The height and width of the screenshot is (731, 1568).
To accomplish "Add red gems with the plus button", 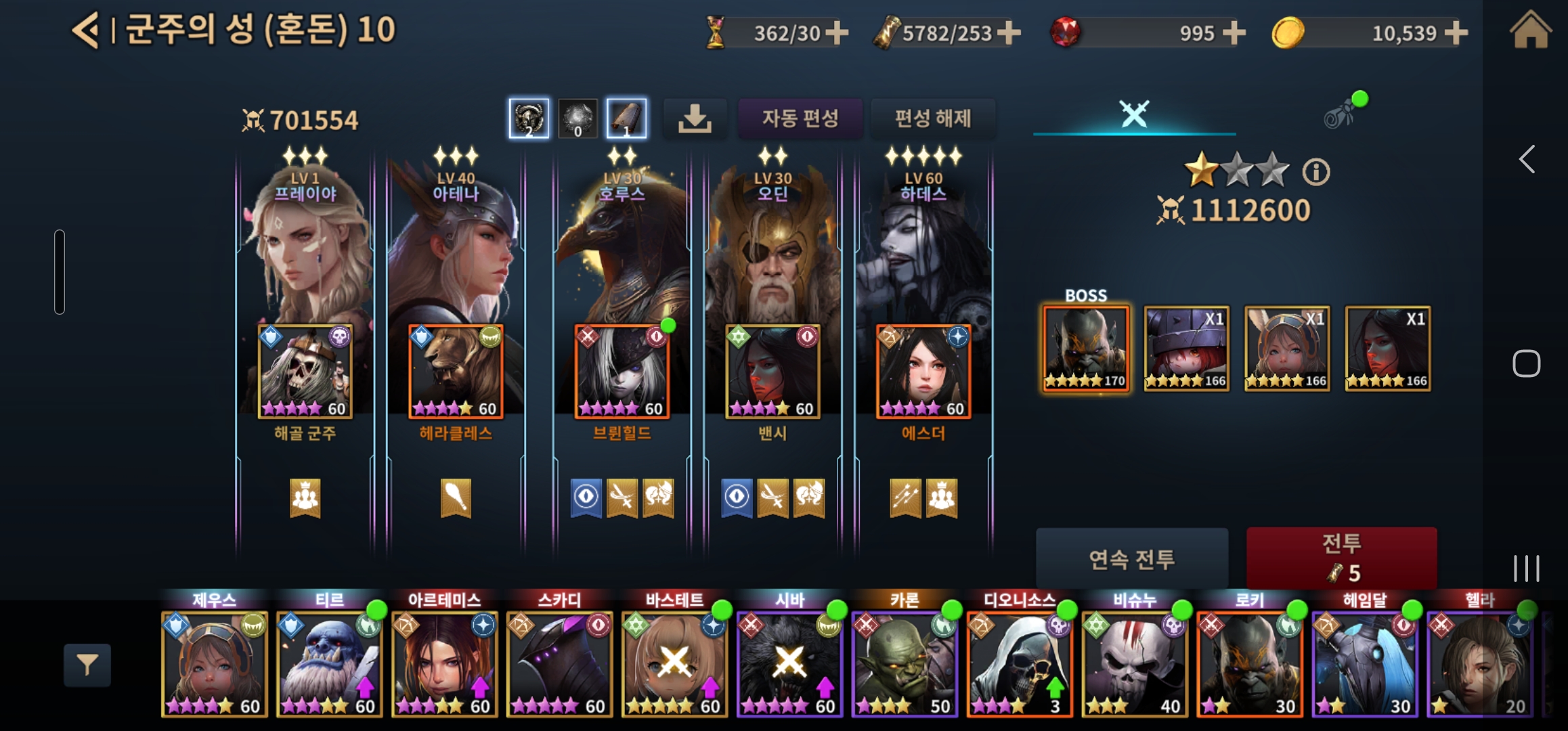I will [x=1234, y=32].
